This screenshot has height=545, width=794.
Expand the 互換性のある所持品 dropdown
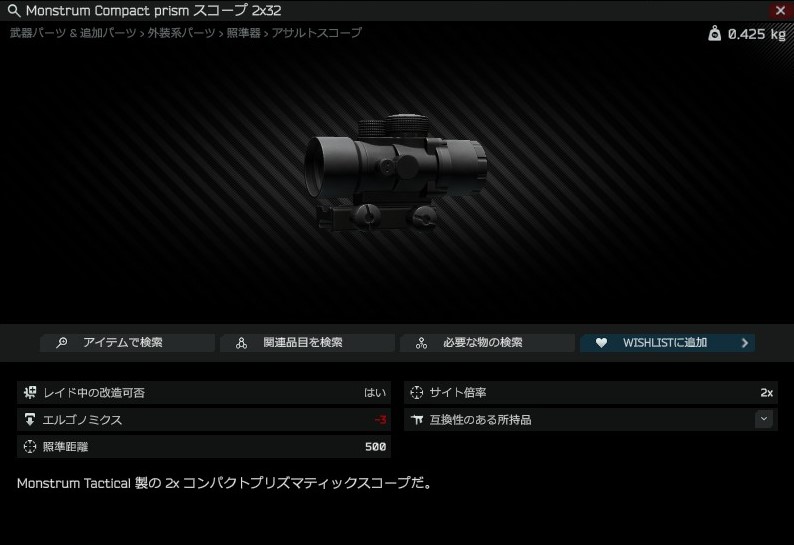(x=764, y=419)
